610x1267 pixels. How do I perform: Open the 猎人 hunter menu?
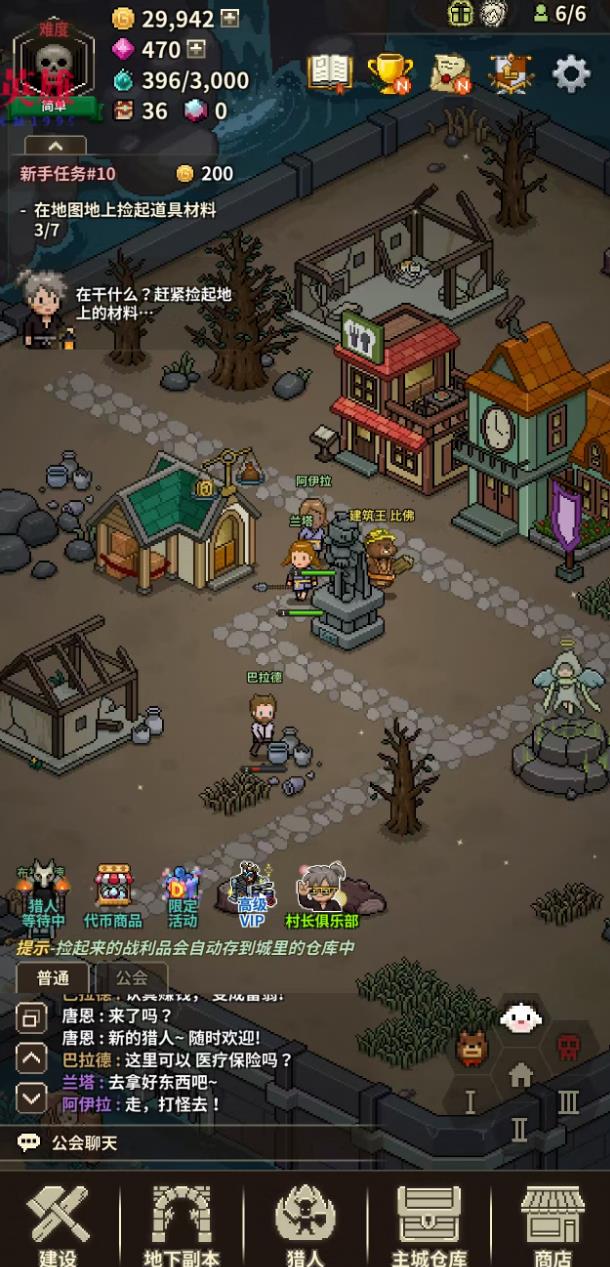[x=305, y=1223]
